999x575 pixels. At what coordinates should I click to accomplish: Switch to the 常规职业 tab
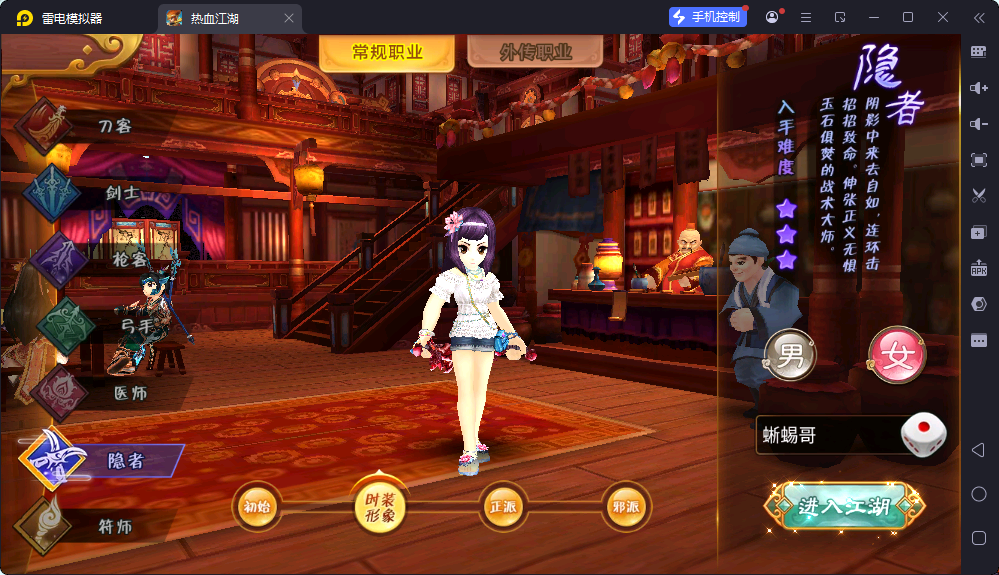(387, 53)
